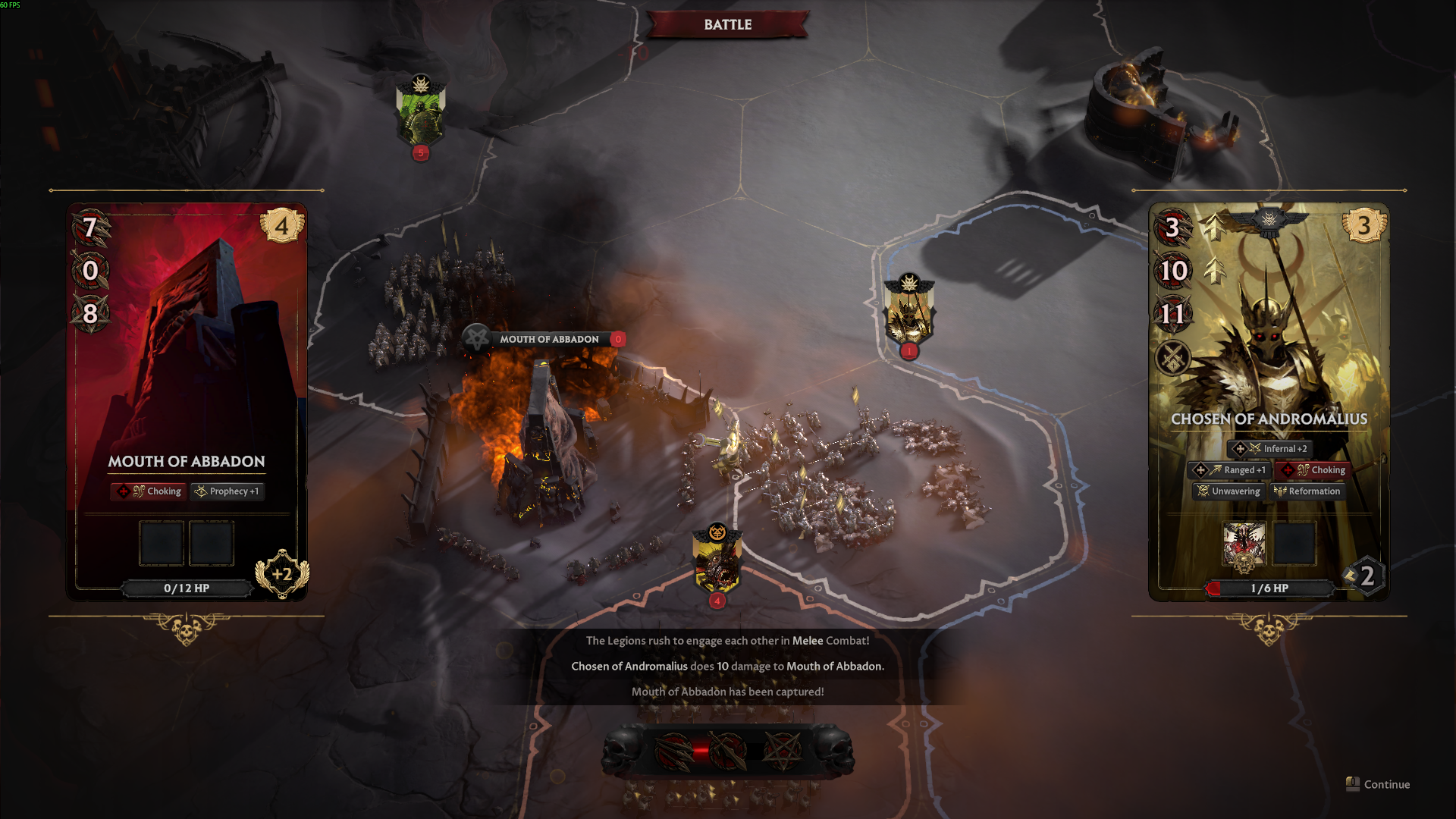Image resolution: width=1456 pixels, height=819 pixels.
Task: Select the Choking trait on Chosen of Andromalius
Action: pyautogui.click(x=1313, y=470)
